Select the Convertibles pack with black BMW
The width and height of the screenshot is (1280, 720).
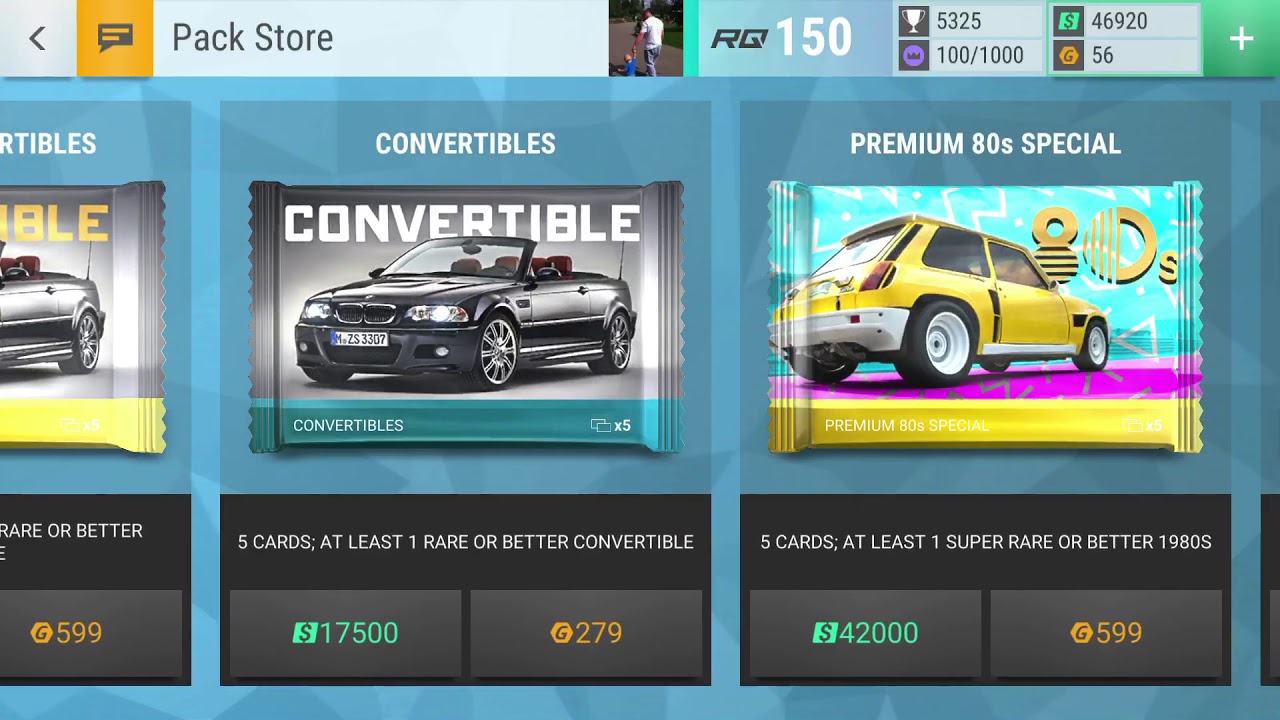466,317
